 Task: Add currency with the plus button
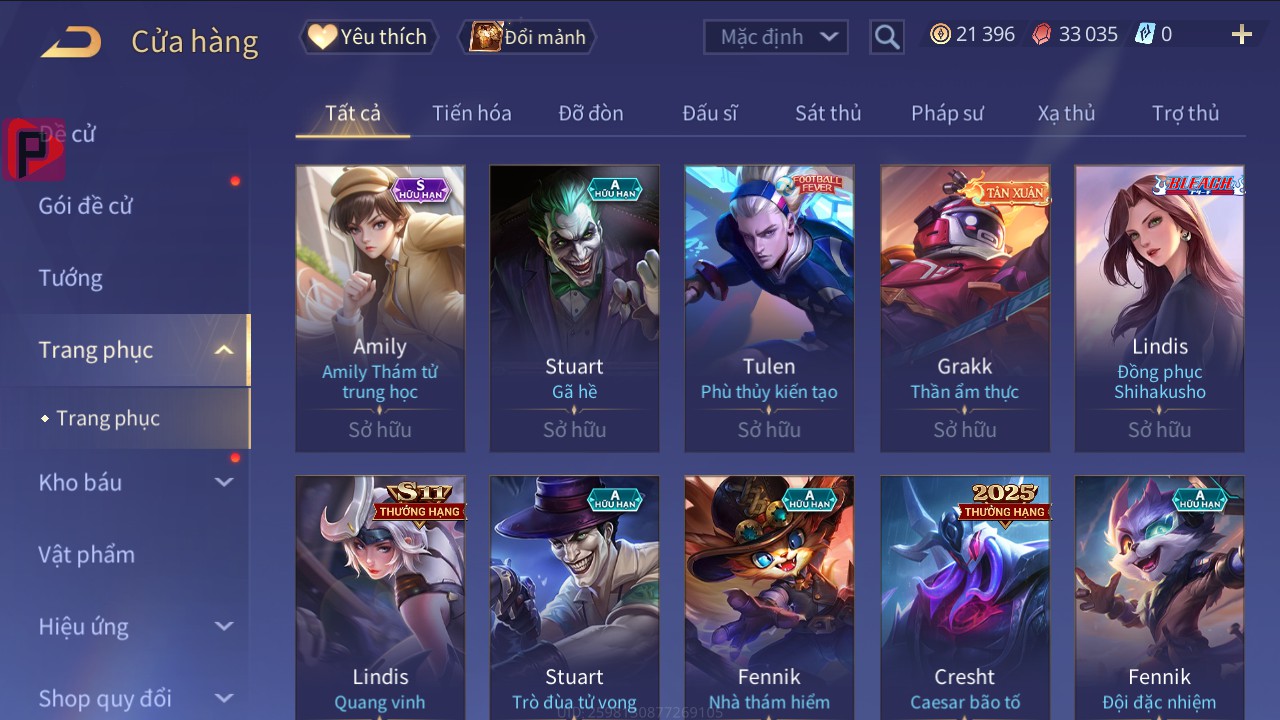[1241, 35]
